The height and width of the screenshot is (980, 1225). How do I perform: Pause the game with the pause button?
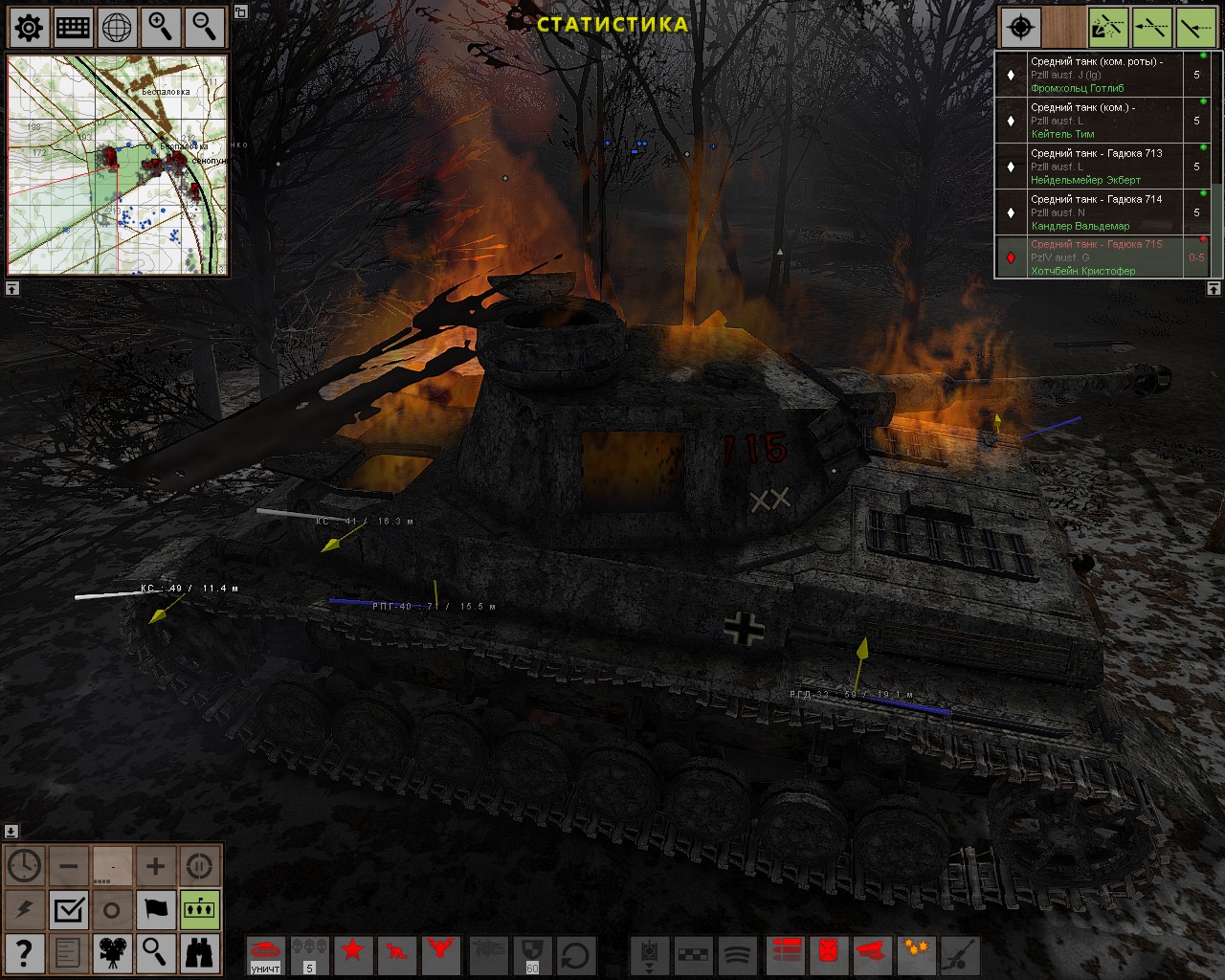pyautogui.click(x=199, y=866)
